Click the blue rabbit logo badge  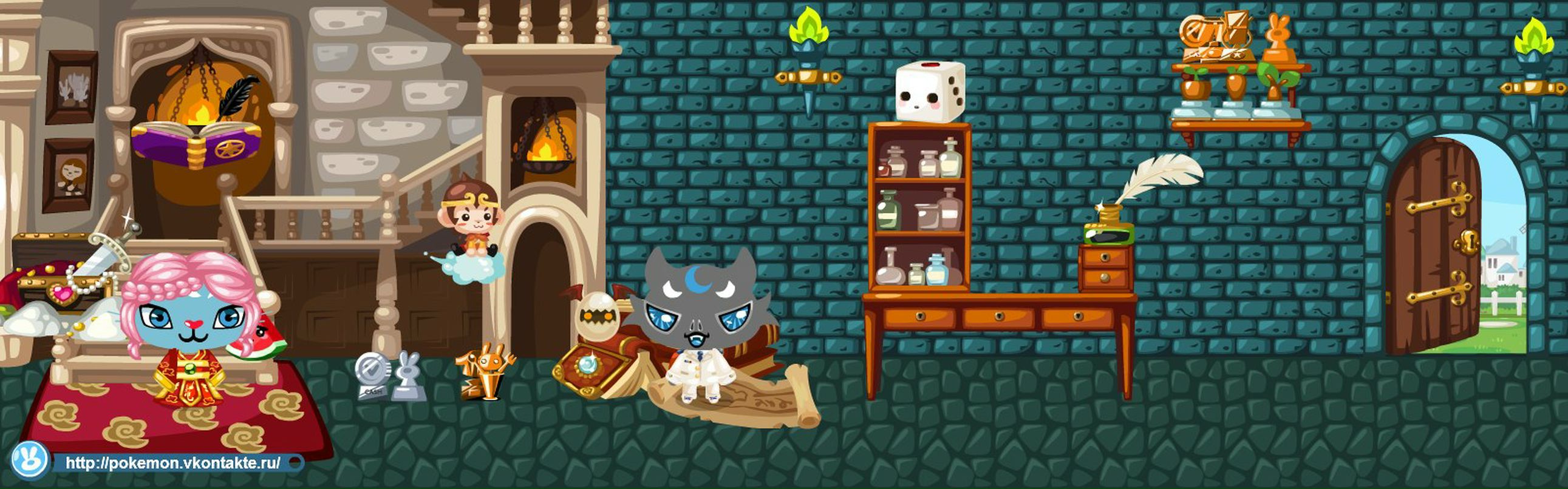click(x=29, y=460)
